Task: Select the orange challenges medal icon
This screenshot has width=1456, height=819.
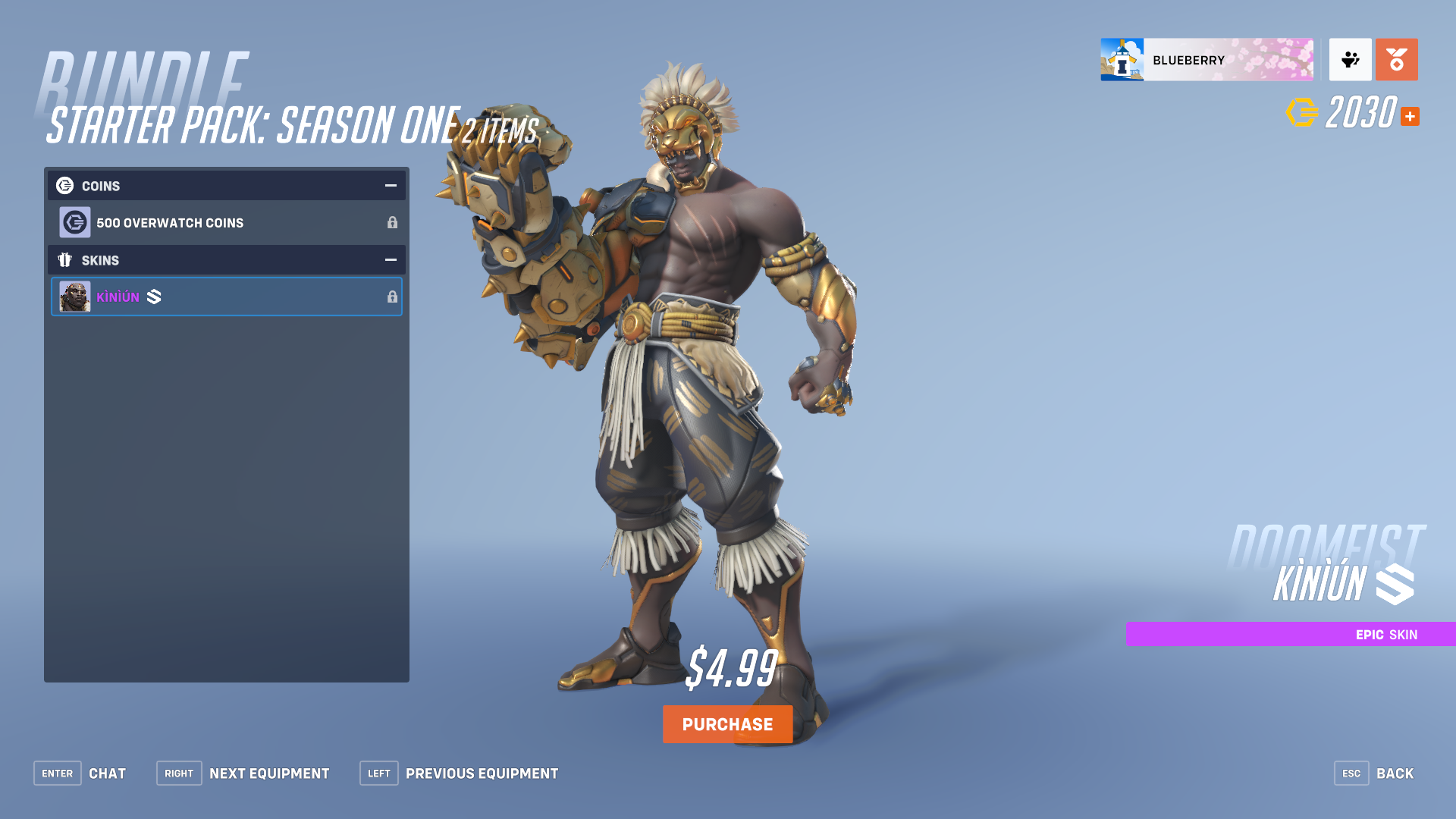Action: coord(1396,60)
